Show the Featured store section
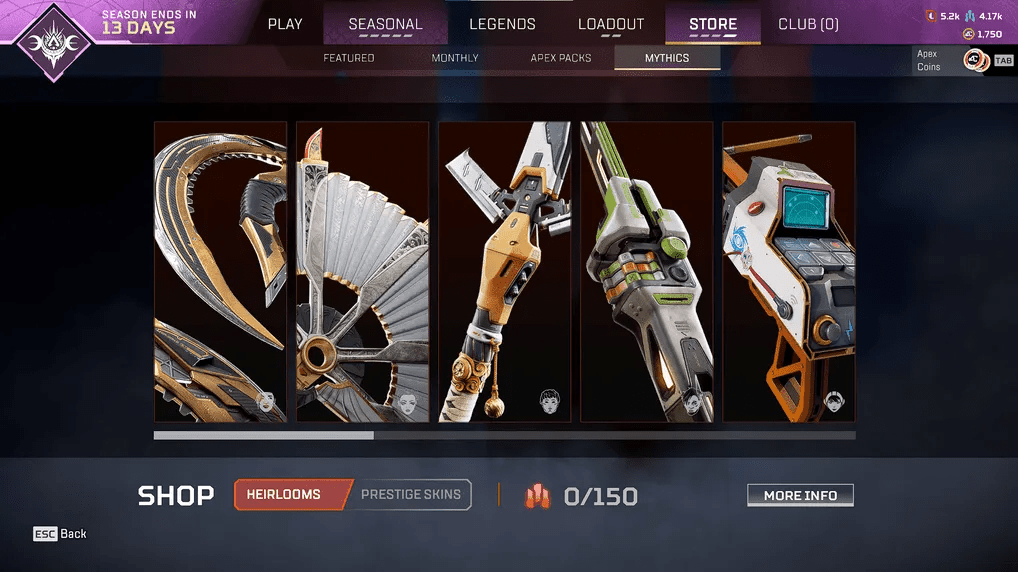Screen dimensions: 1018x572 tap(349, 58)
